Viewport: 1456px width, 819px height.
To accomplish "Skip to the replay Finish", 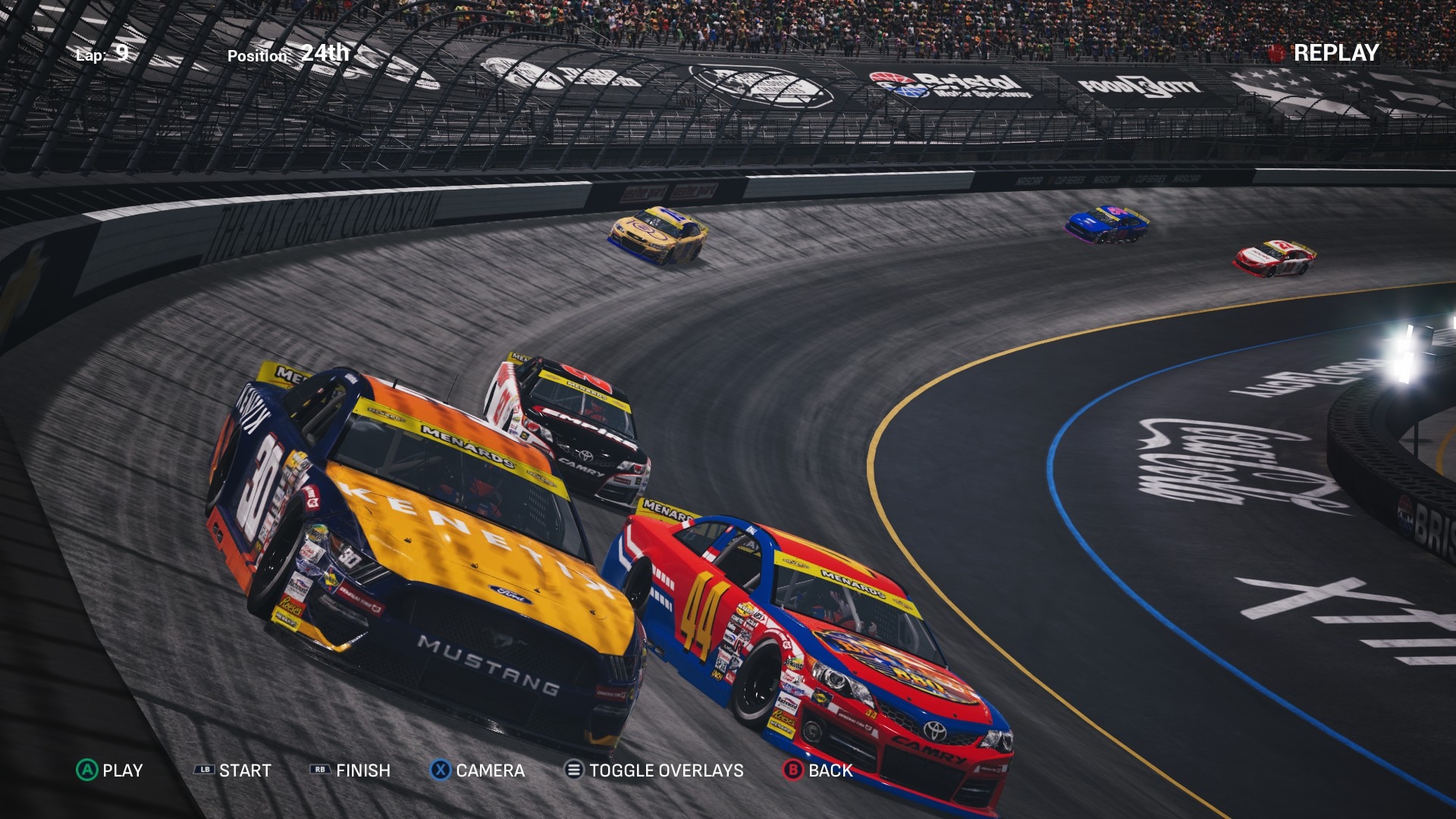I will 350,770.
